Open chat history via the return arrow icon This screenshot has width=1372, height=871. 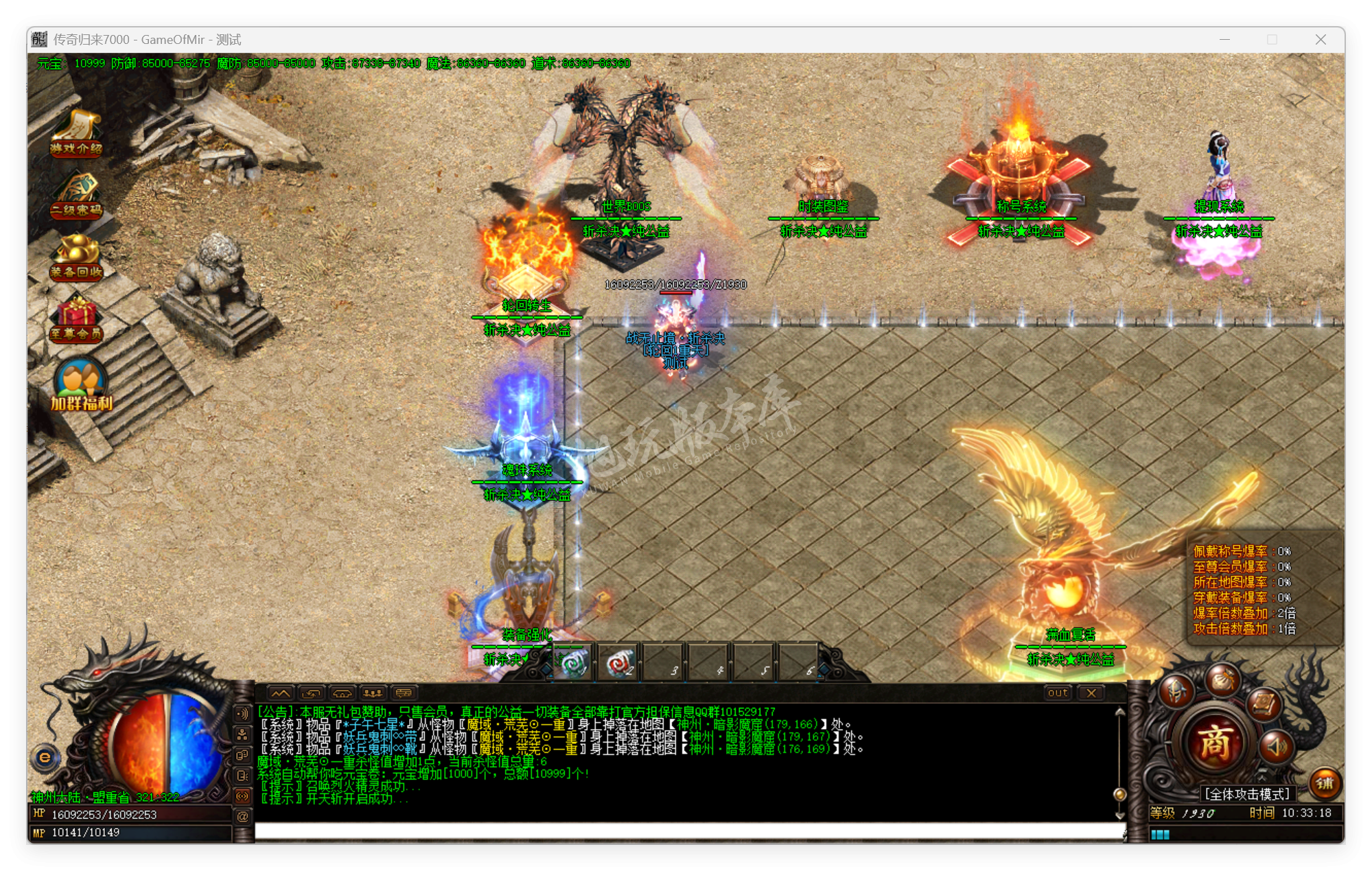pos(312,693)
